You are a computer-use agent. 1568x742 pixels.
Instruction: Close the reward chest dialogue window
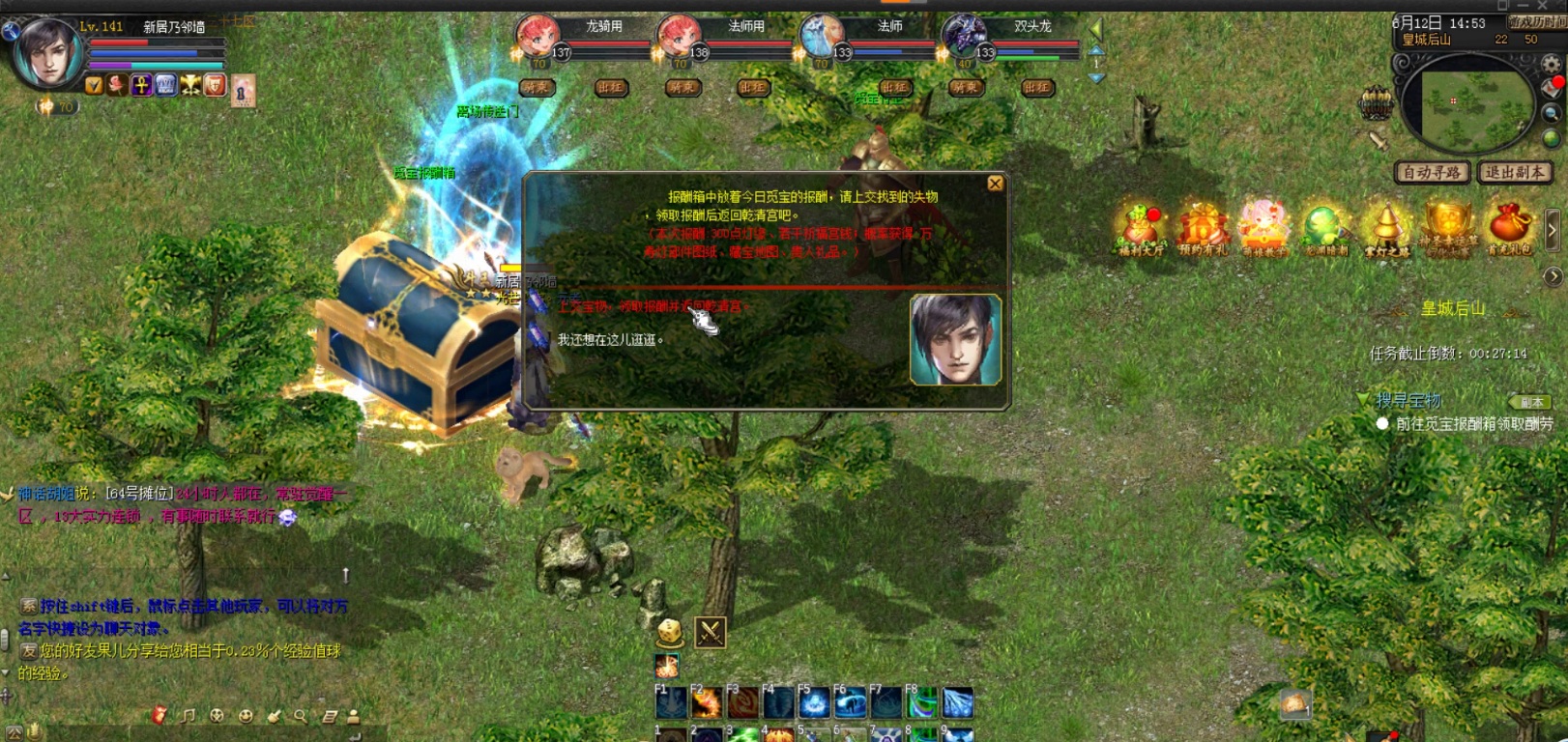995,184
